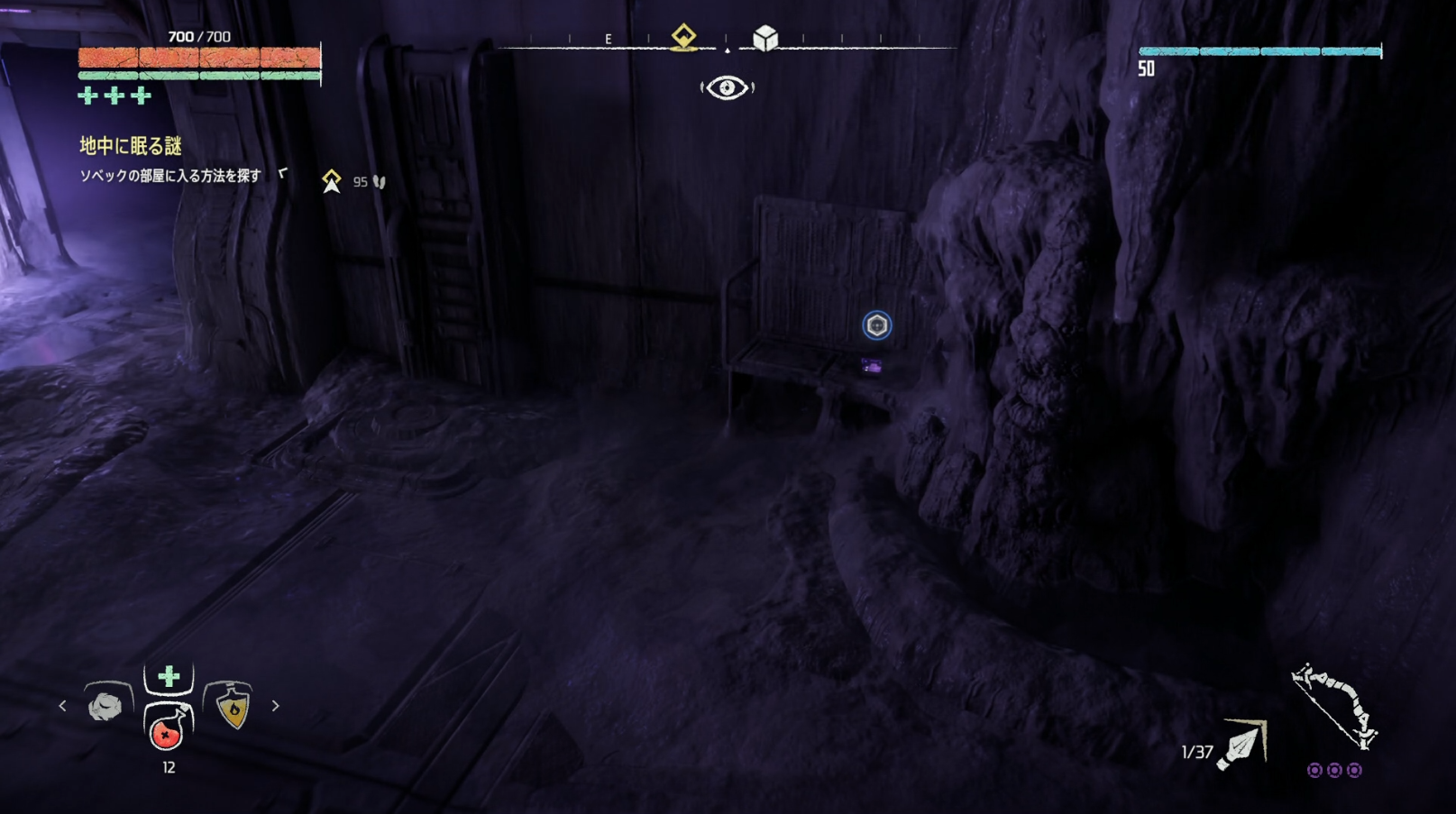1456x814 pixels.
Task: Choose the rock item in quick slots
Action: point(106,705)
